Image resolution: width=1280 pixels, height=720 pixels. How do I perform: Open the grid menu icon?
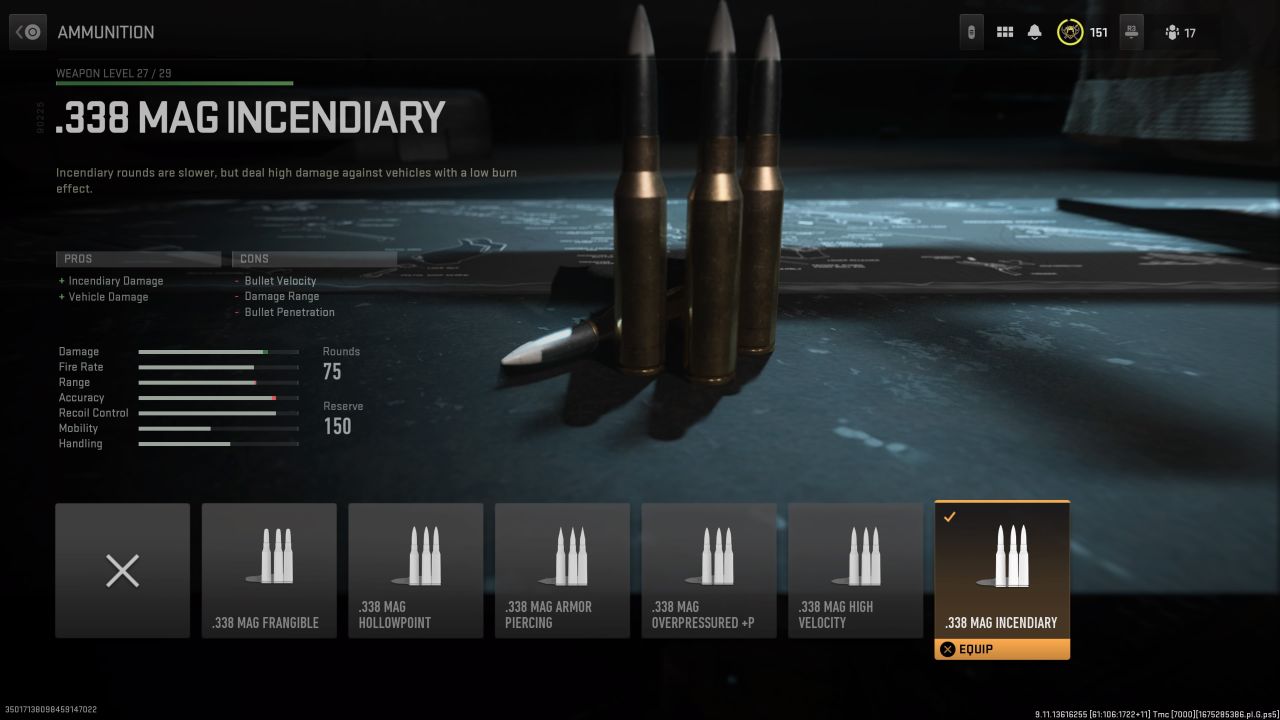1005,32
